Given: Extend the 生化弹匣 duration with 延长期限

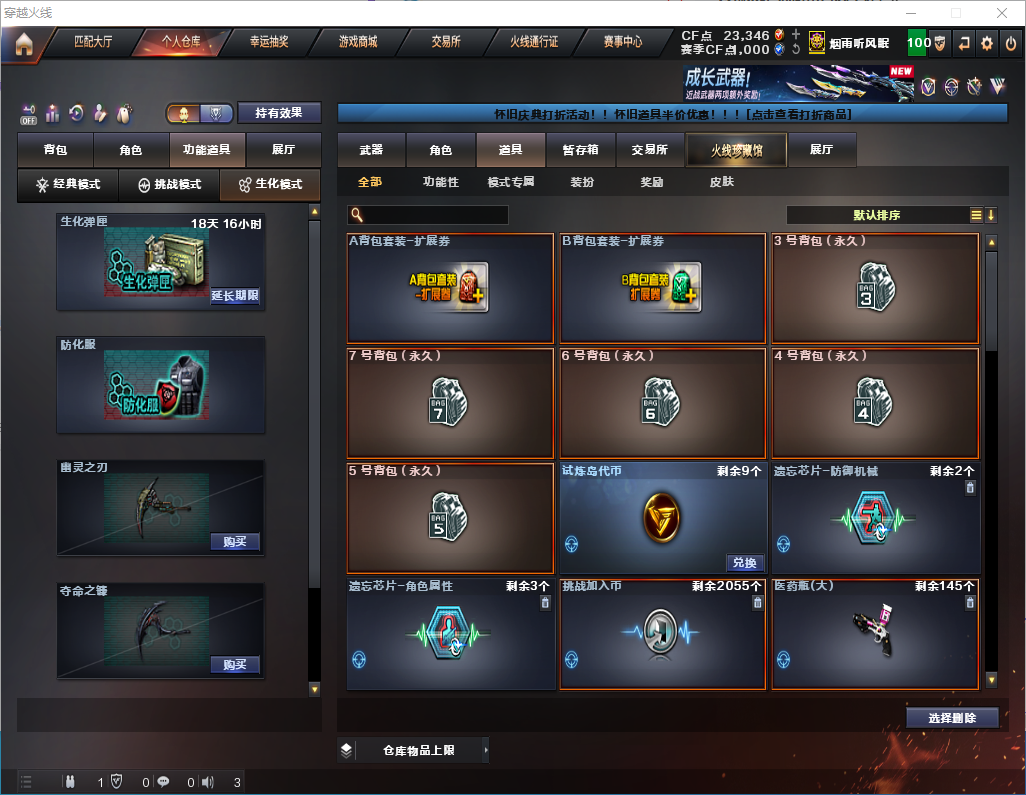Looking at the screenshot, I should tap(235, 296).
